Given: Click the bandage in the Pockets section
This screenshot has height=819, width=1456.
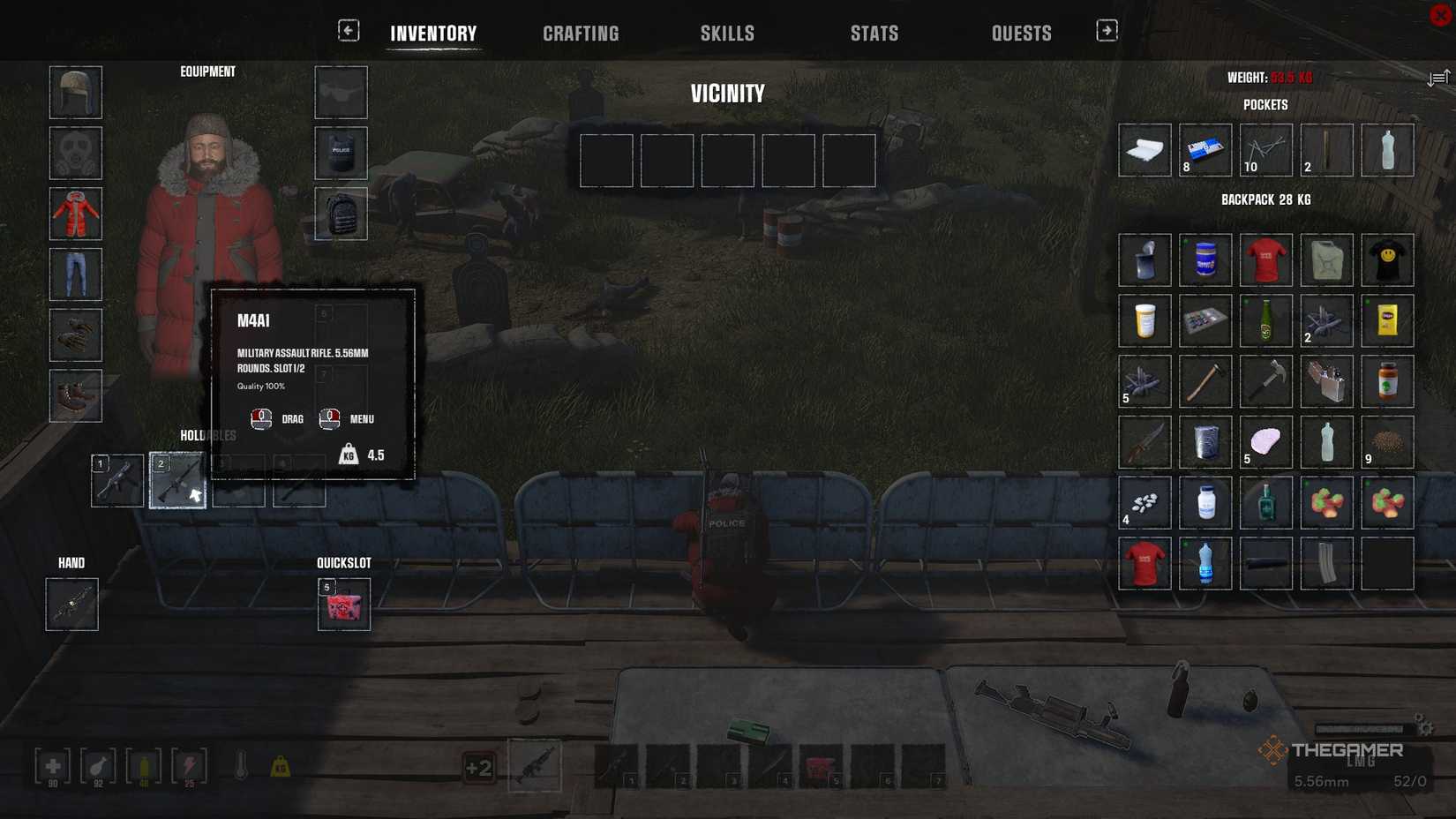Looking at the screenshot, I should tap(1145, 150).
